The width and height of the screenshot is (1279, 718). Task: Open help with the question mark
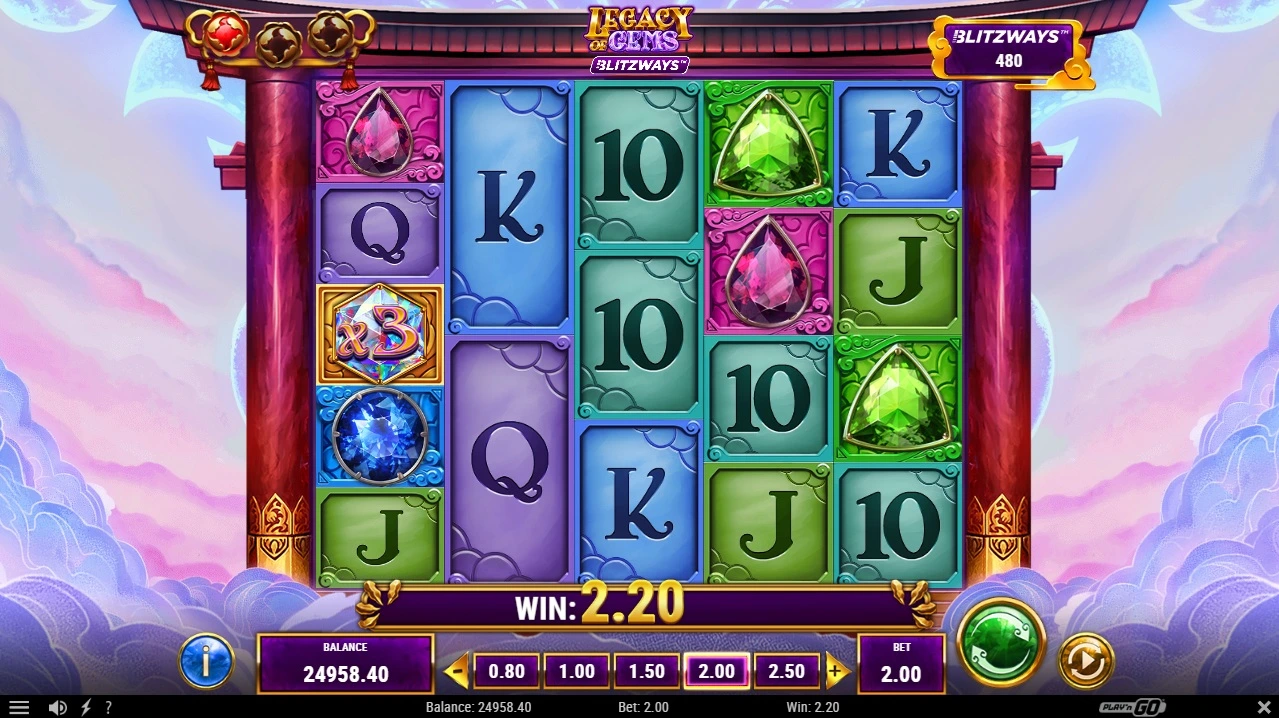coord(108,708)
